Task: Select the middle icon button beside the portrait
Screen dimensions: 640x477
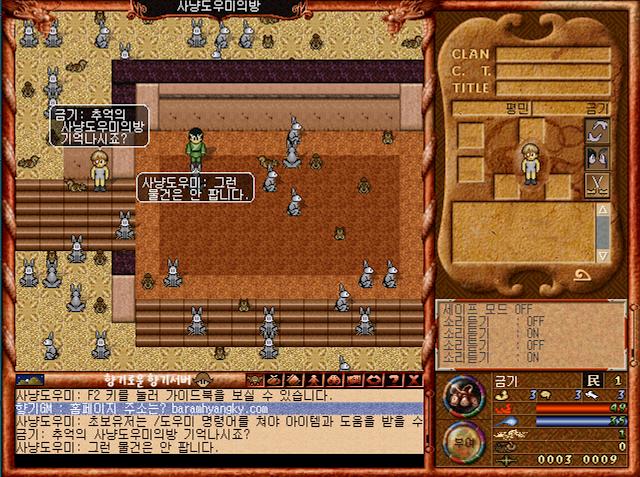Action: (x=597, y=158)
